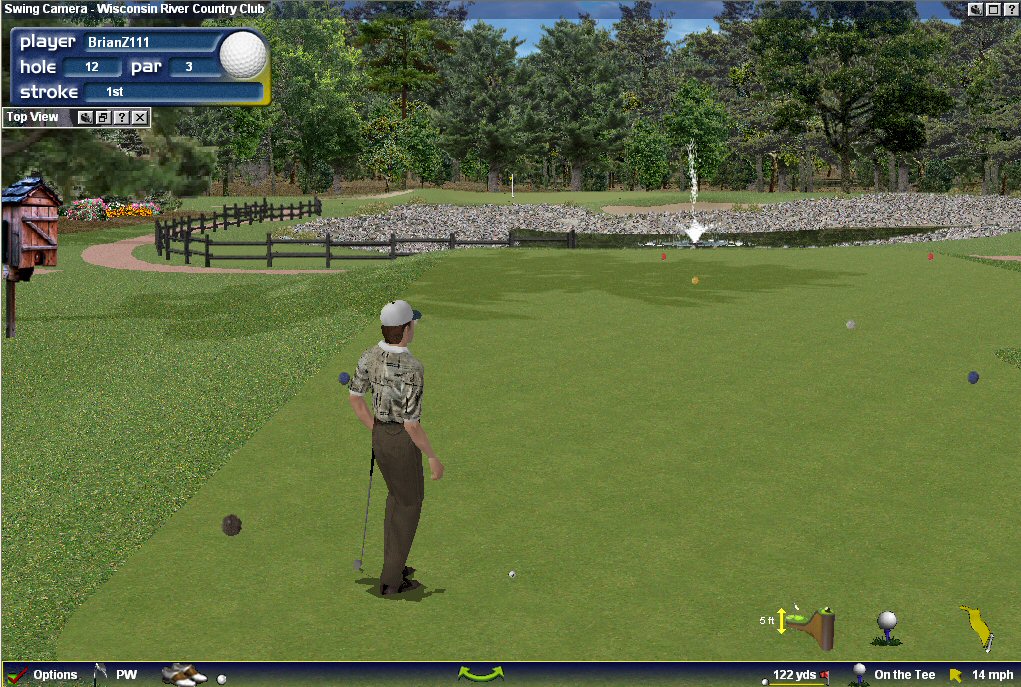
Task: Click the Swing Camera title-bar camera button
Action: 976,8
